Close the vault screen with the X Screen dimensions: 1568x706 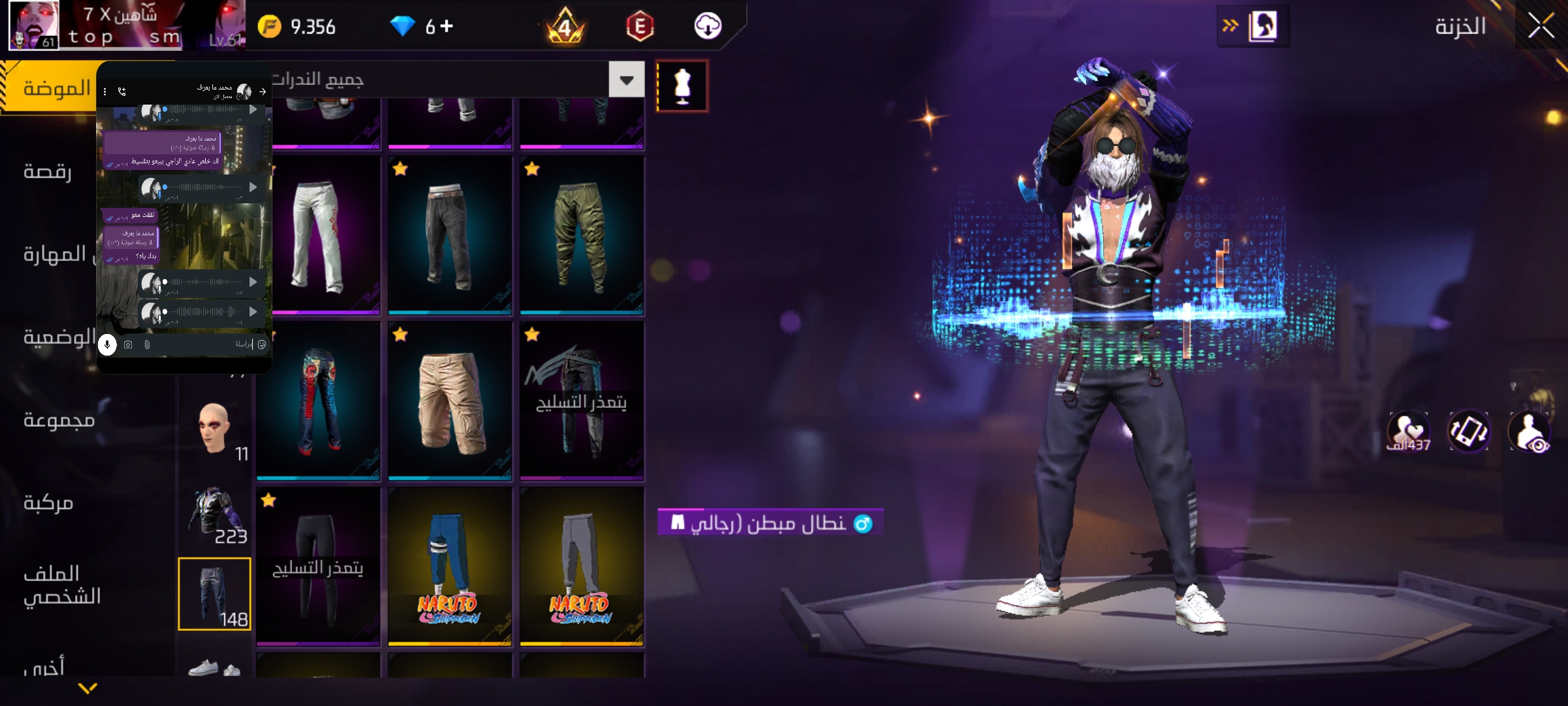(x=1541, y=27)
